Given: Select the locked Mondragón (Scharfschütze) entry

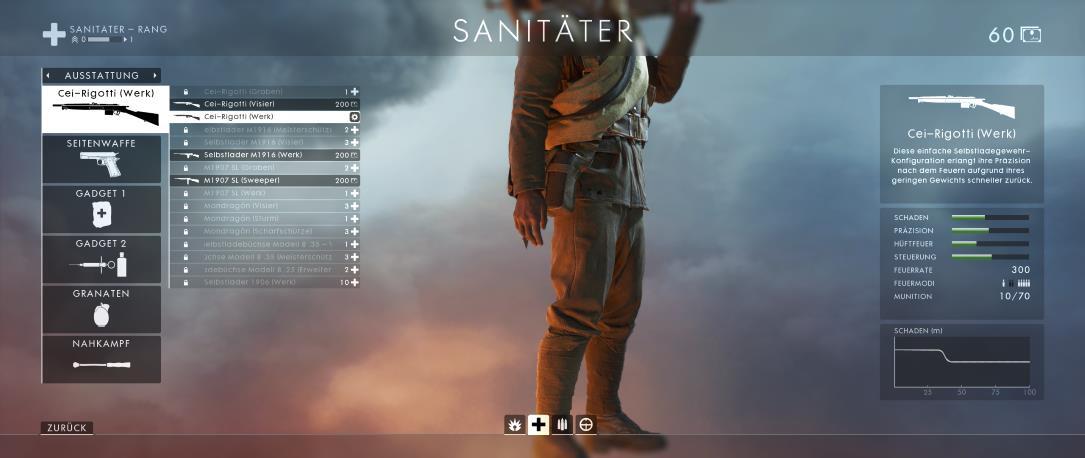Looking at the screenshot, I should (265, 231).
